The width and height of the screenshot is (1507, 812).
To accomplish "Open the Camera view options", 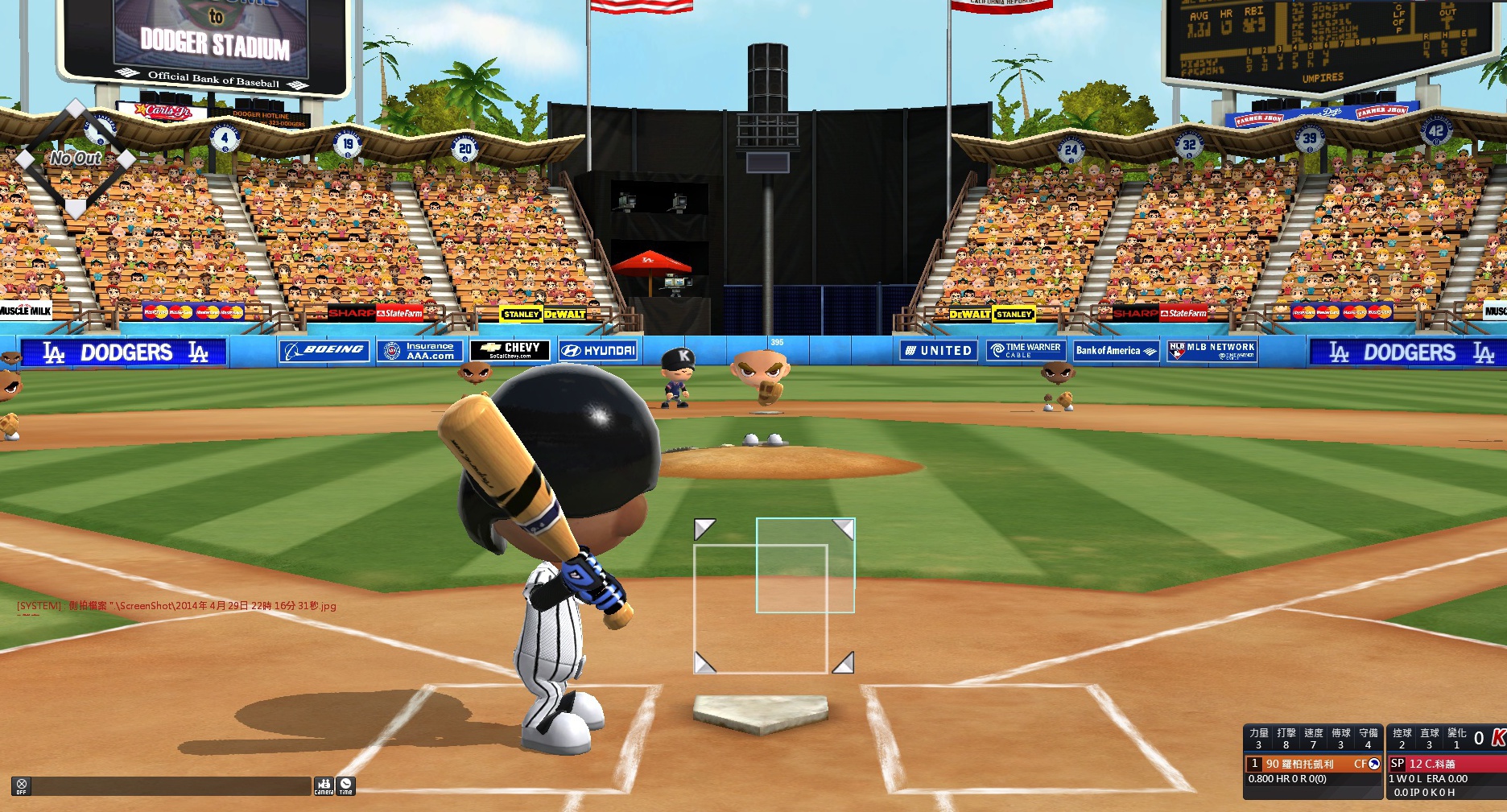I will 324,785.
